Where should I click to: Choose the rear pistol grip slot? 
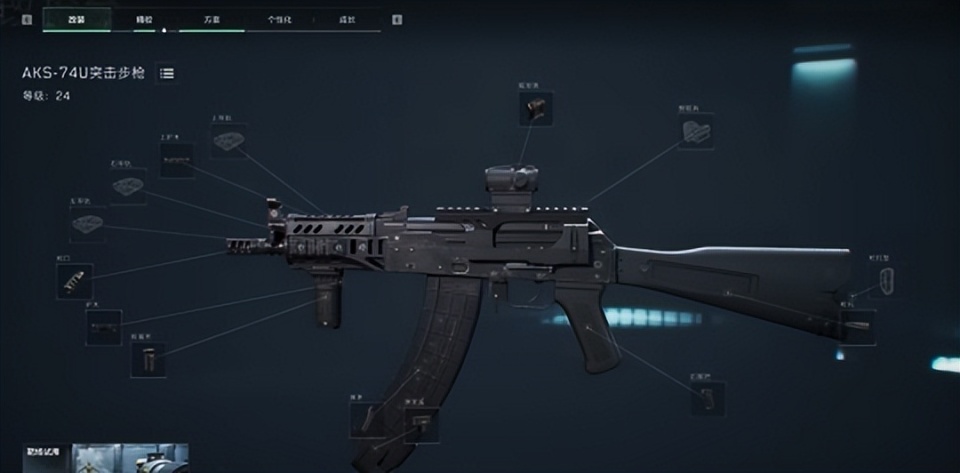pos(708,396)
